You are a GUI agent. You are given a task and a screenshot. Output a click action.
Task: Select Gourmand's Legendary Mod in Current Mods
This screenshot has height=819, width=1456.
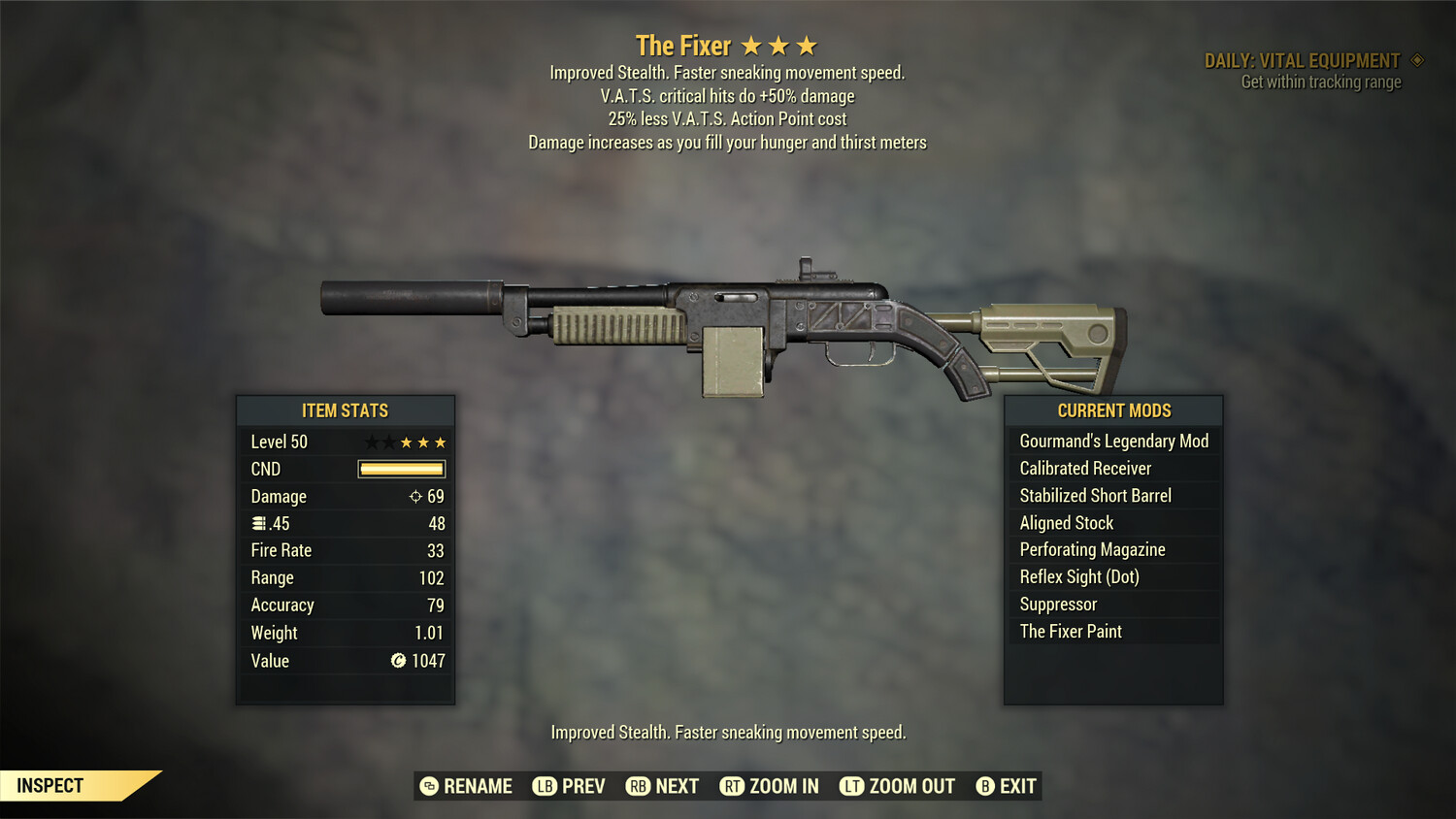1112,441
